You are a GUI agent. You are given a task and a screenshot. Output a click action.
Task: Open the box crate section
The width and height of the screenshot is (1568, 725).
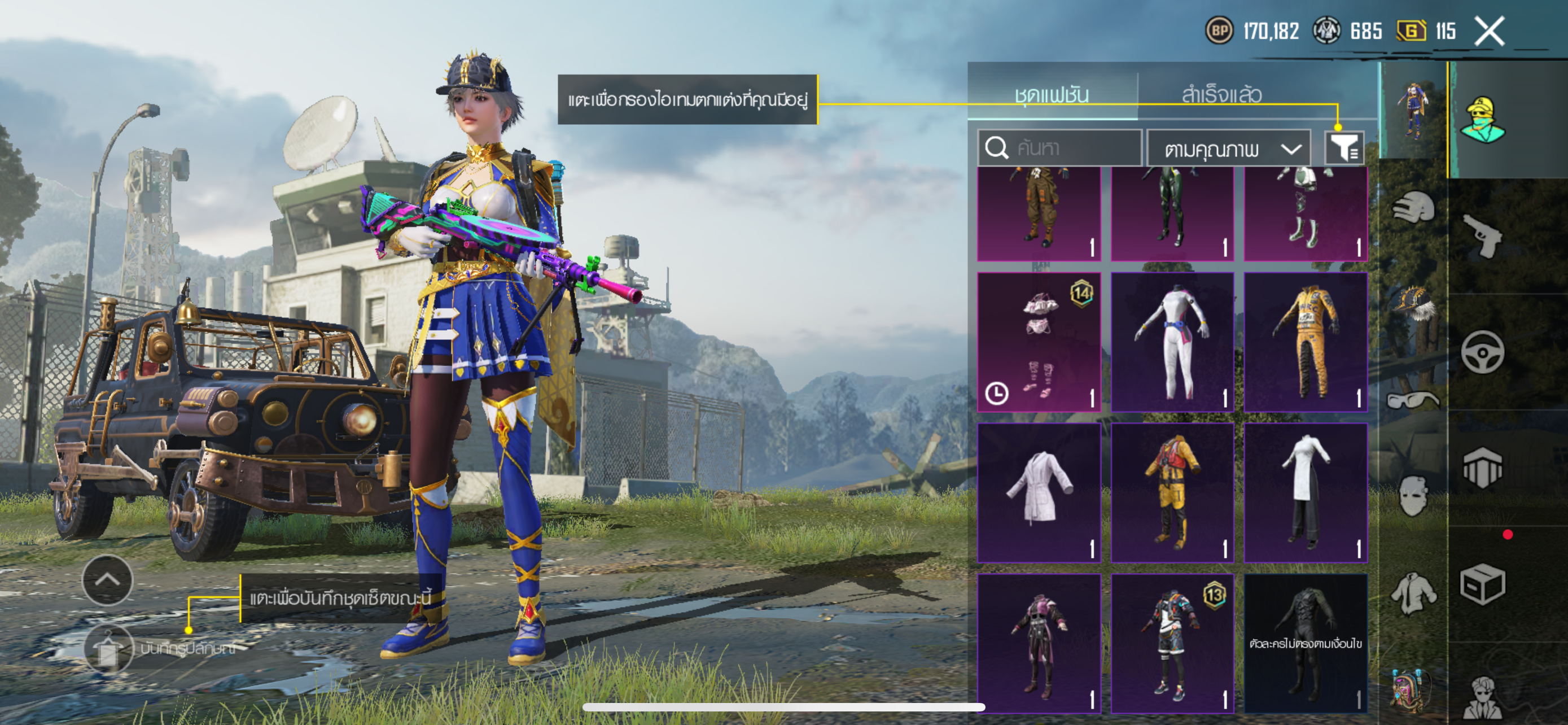(1483, 584)
